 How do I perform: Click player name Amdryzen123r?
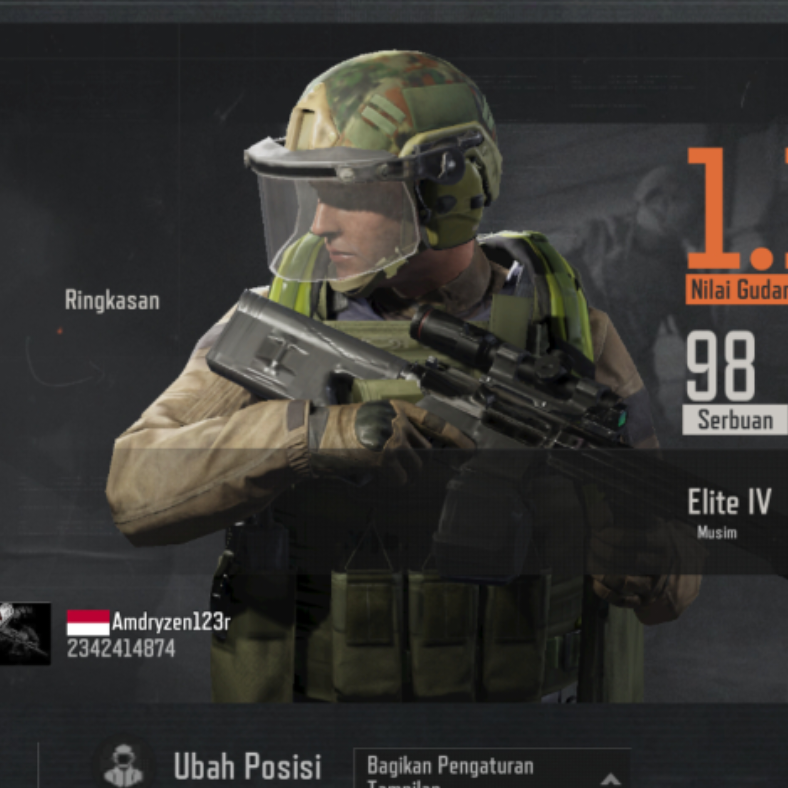[x=170, y=623]
